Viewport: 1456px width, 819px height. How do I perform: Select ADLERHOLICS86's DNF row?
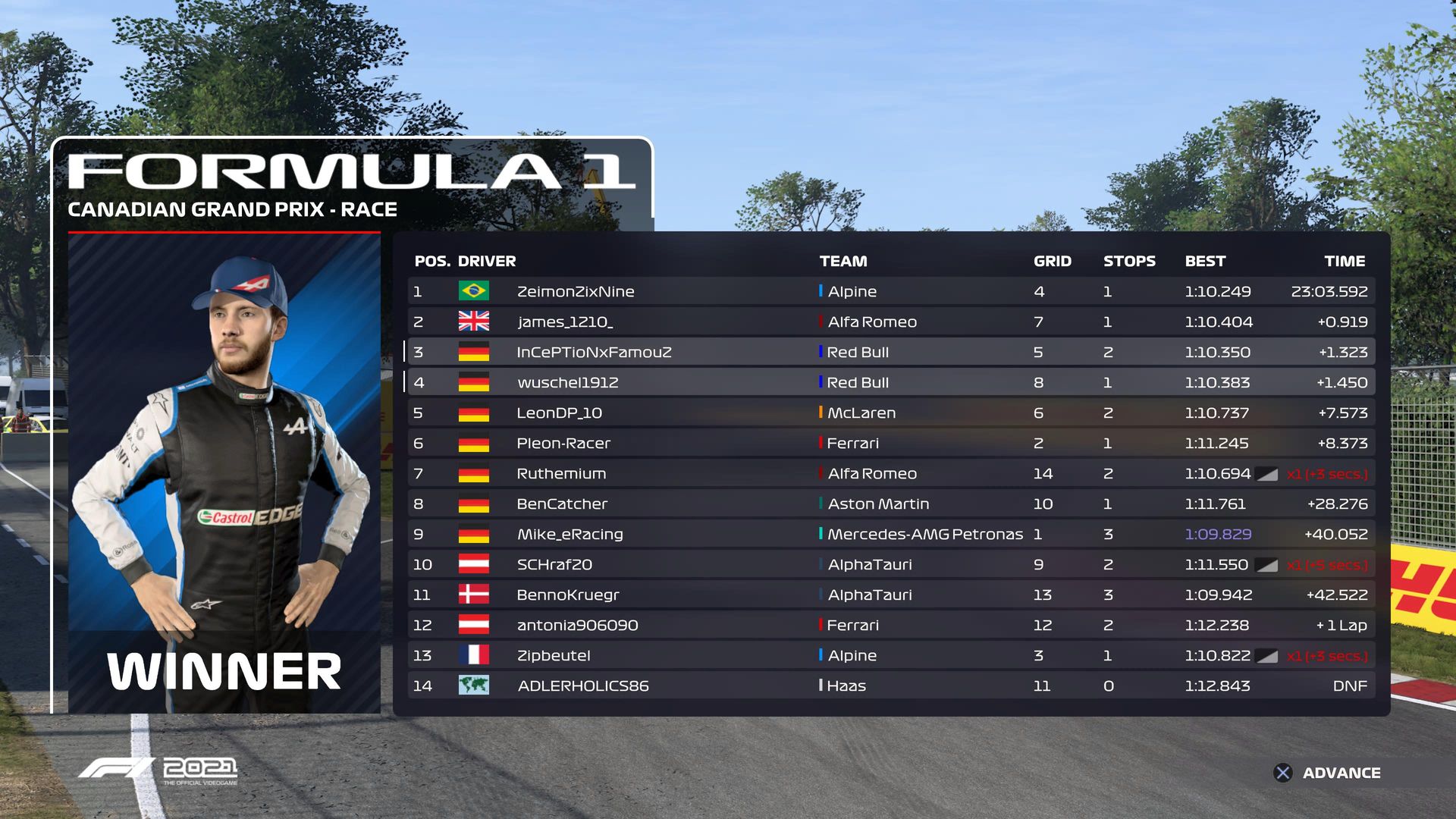[890, 686]
